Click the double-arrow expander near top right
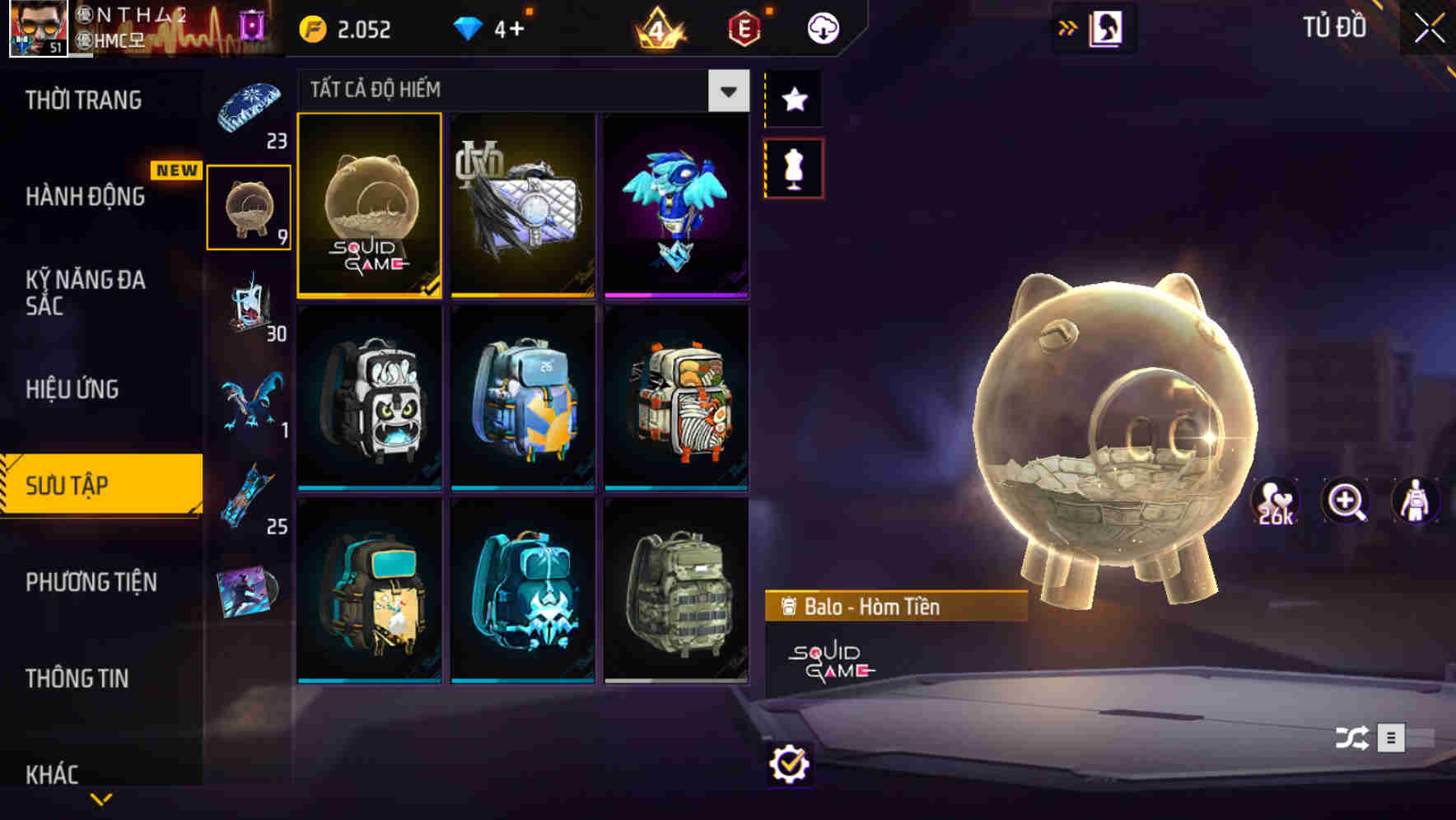Screen dimensions: 1456x820 pyautogui.click(x=1068, y=26)
